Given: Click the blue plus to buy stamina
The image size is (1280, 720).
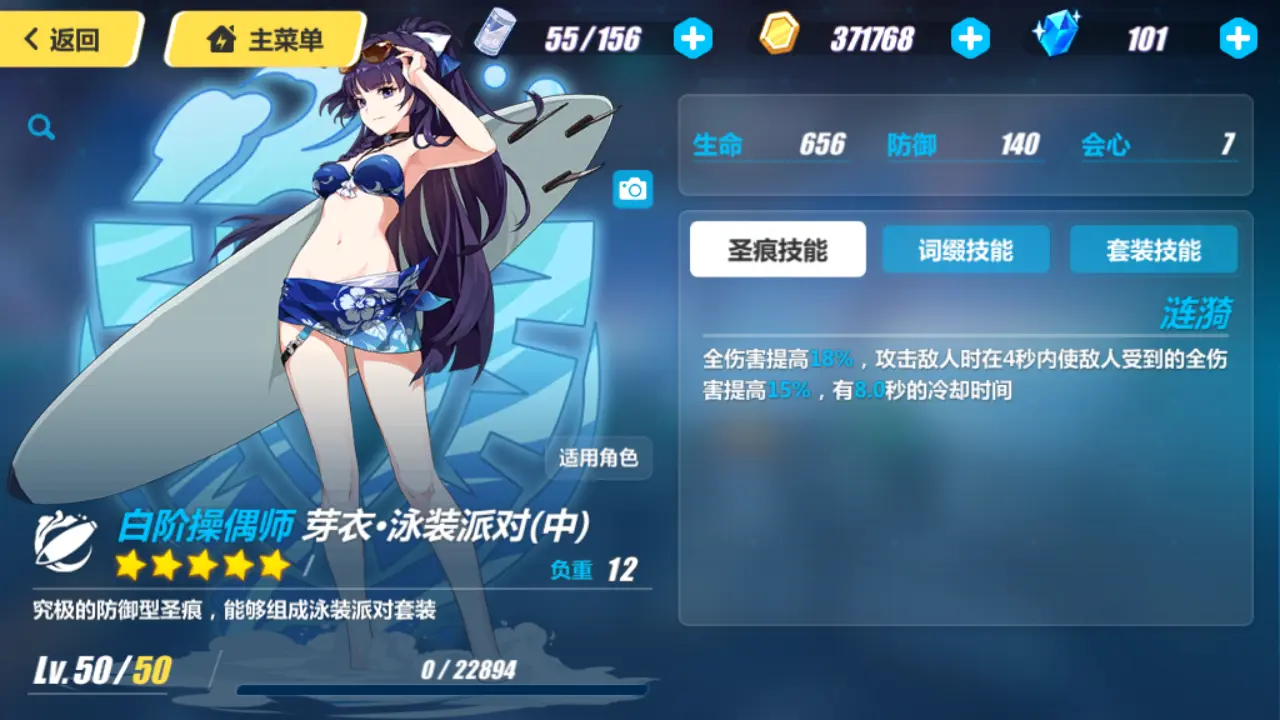Looking at the screenshot, I should click(x=693, y=40).
